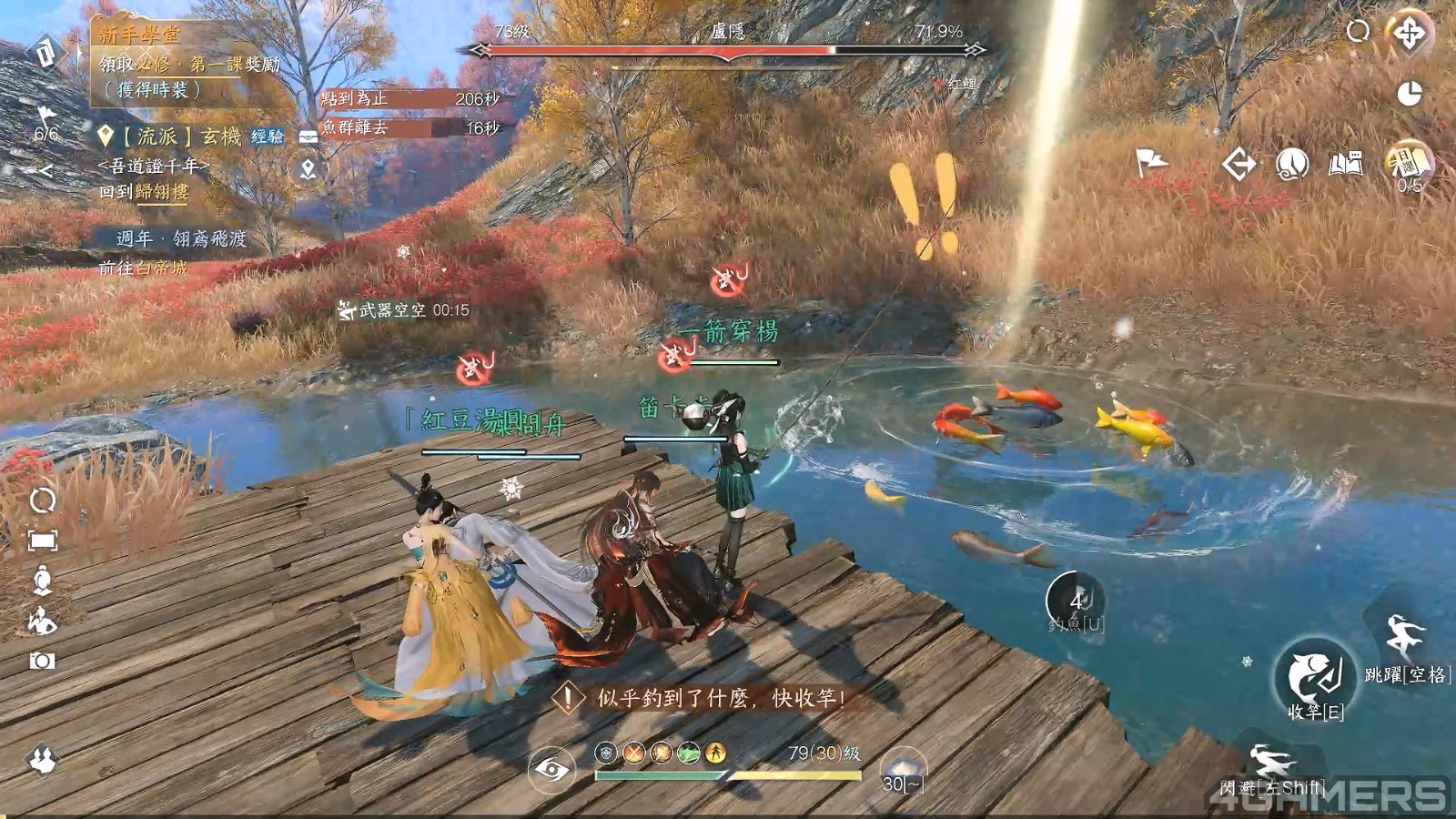
Task: Click the diamond exit arrow icon
Action: click(1239, 165)
